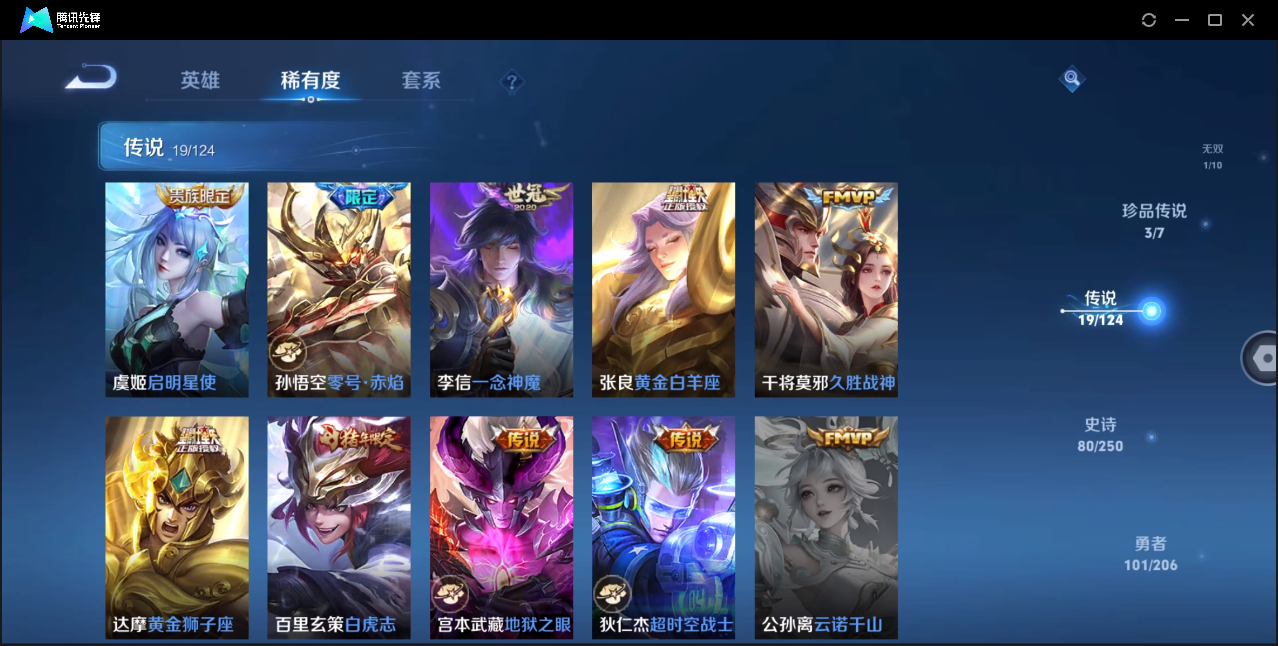Switch to the 英雄 tab

(200, 81)
